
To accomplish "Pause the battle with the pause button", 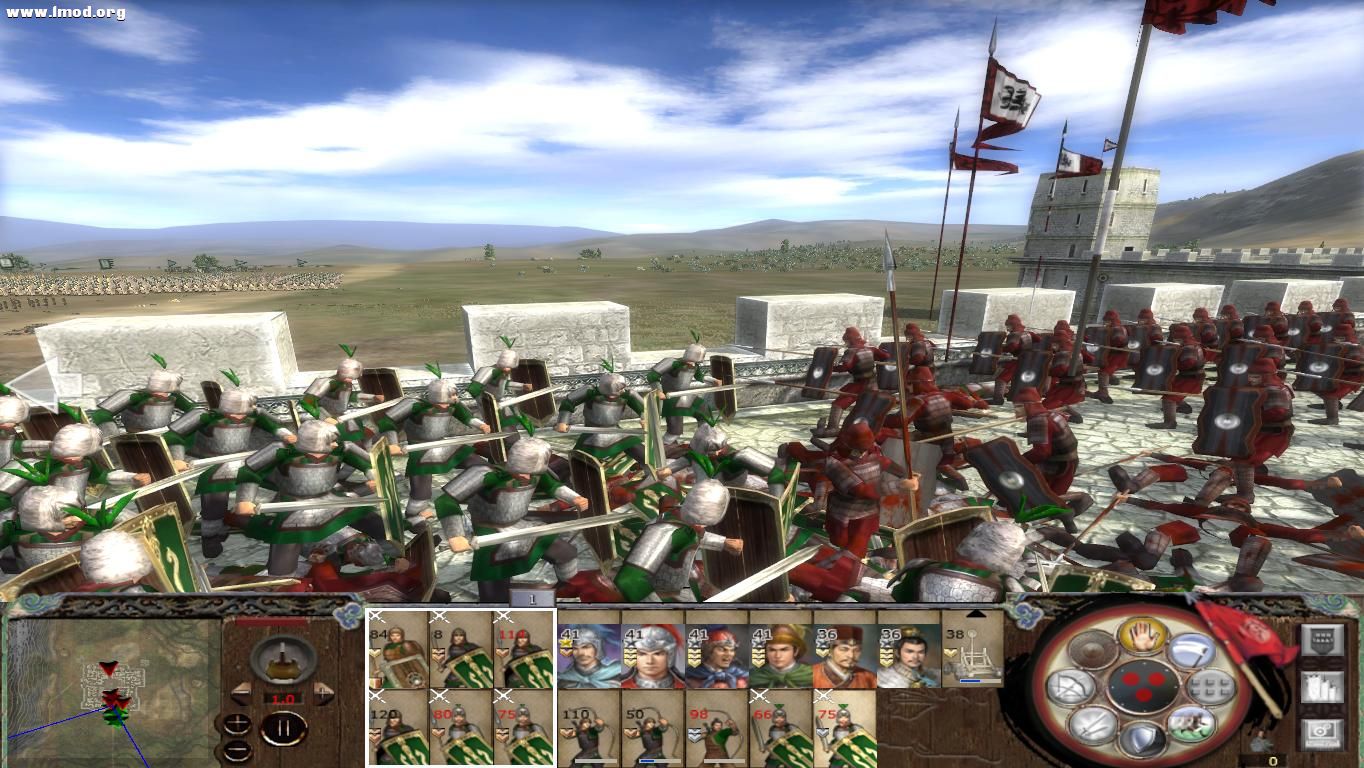I will [x=283, y=726].
